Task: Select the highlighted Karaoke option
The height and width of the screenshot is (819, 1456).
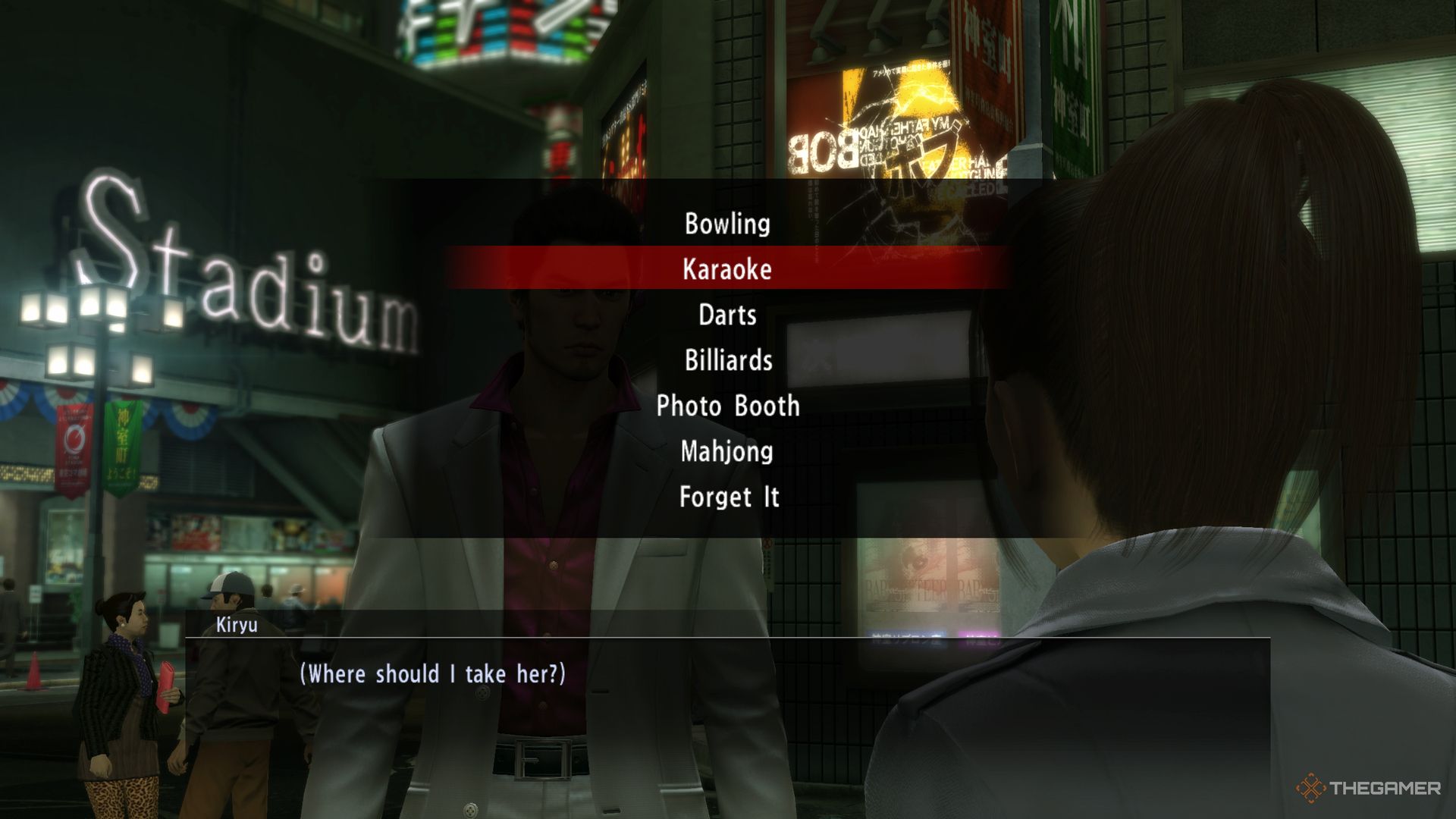Action: tap(727, 269)
